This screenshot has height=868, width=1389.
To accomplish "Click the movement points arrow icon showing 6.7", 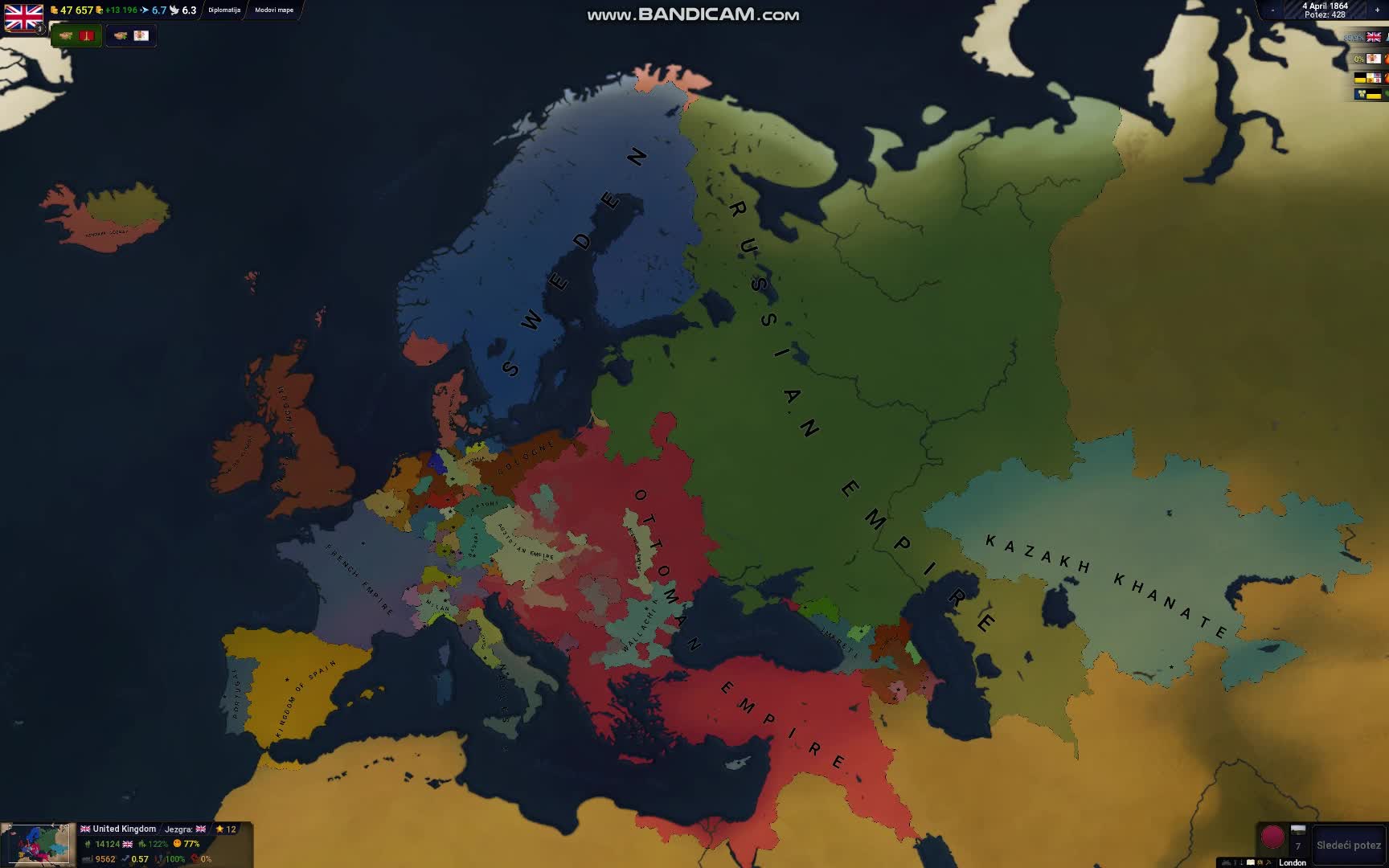I will pyautogui.click(x=145, y=10).
